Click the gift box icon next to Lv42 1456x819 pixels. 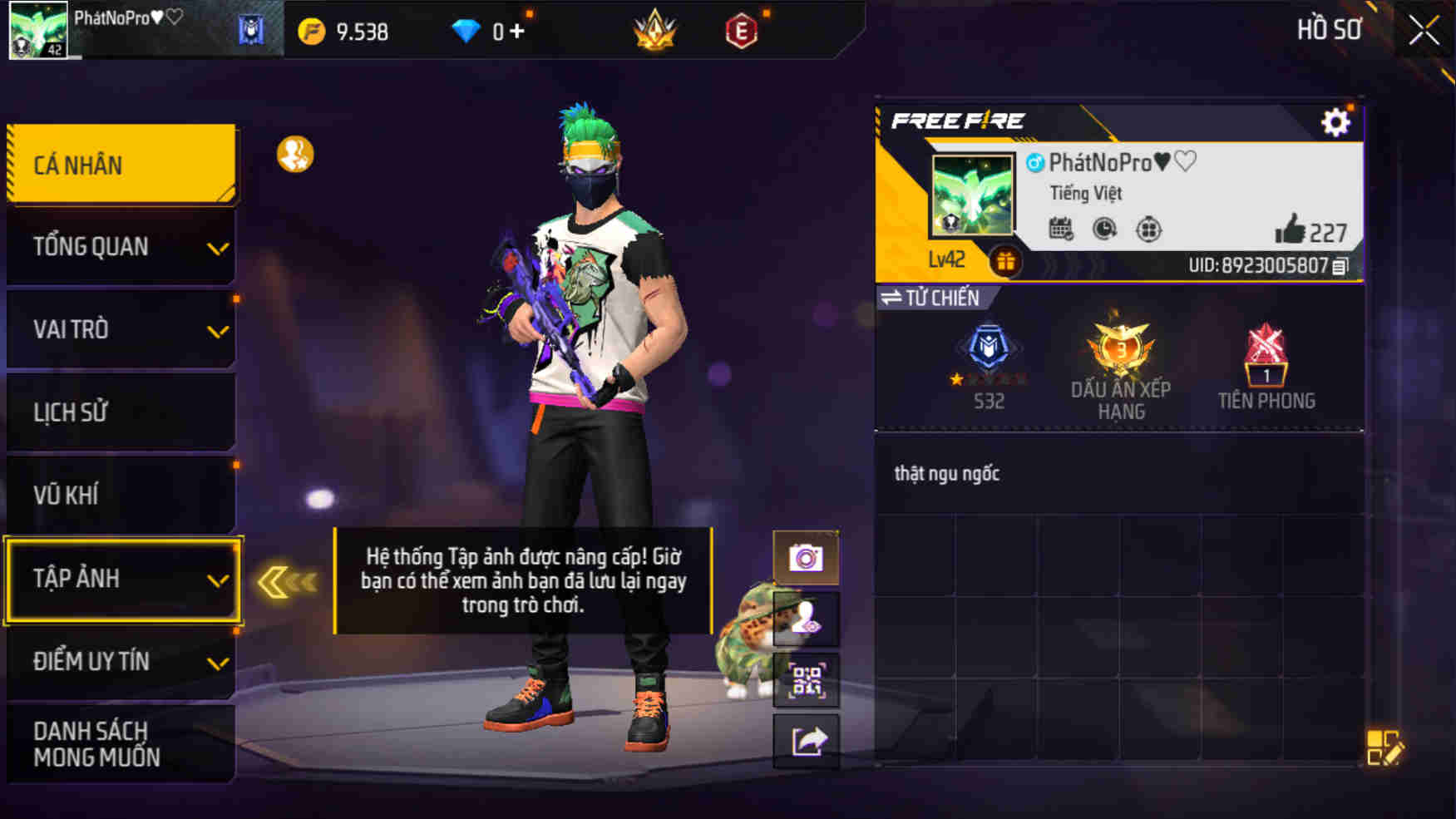pos(1006,259)
